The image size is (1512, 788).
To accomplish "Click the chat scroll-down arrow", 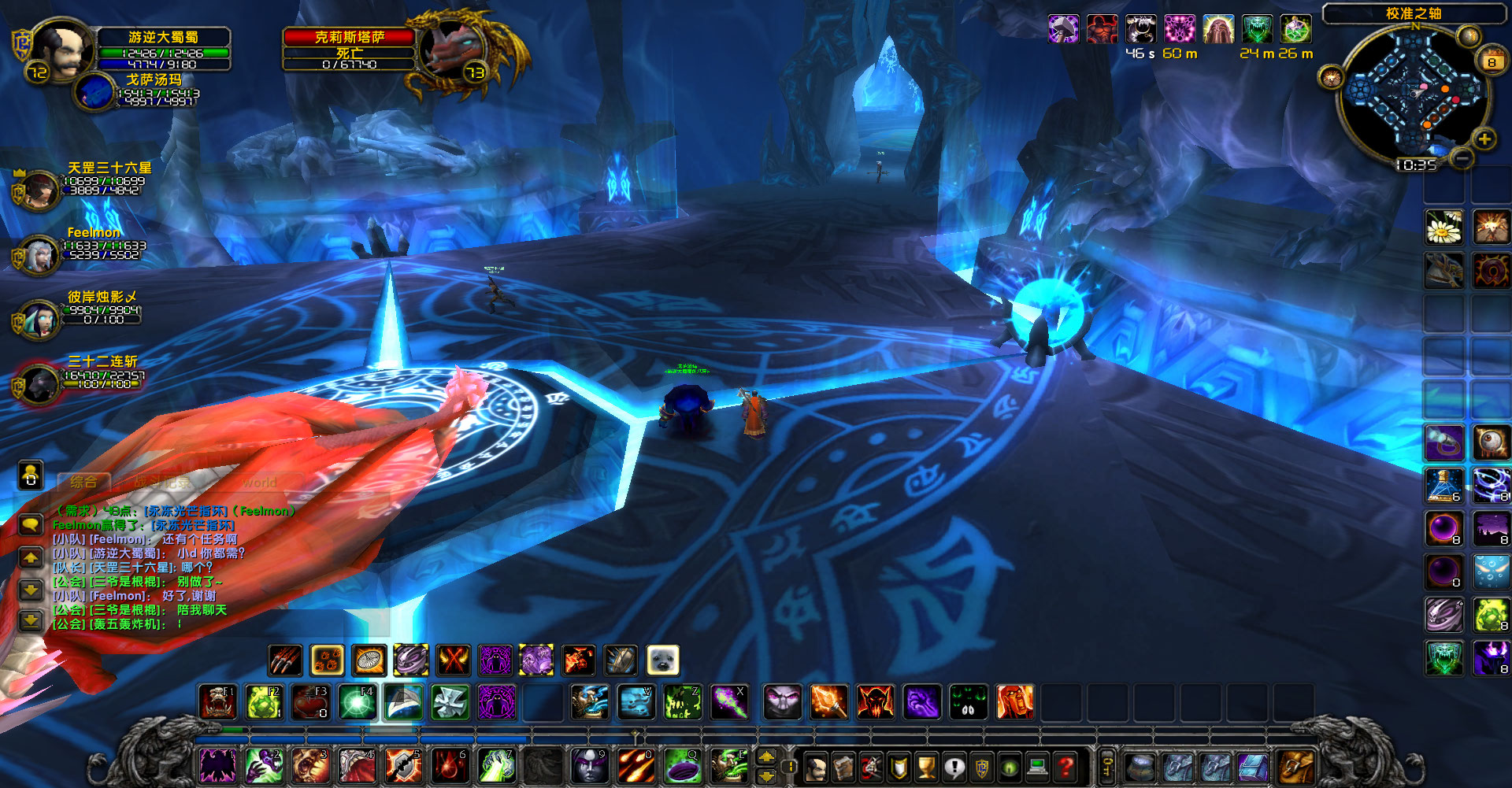I will tap(30, 589).
